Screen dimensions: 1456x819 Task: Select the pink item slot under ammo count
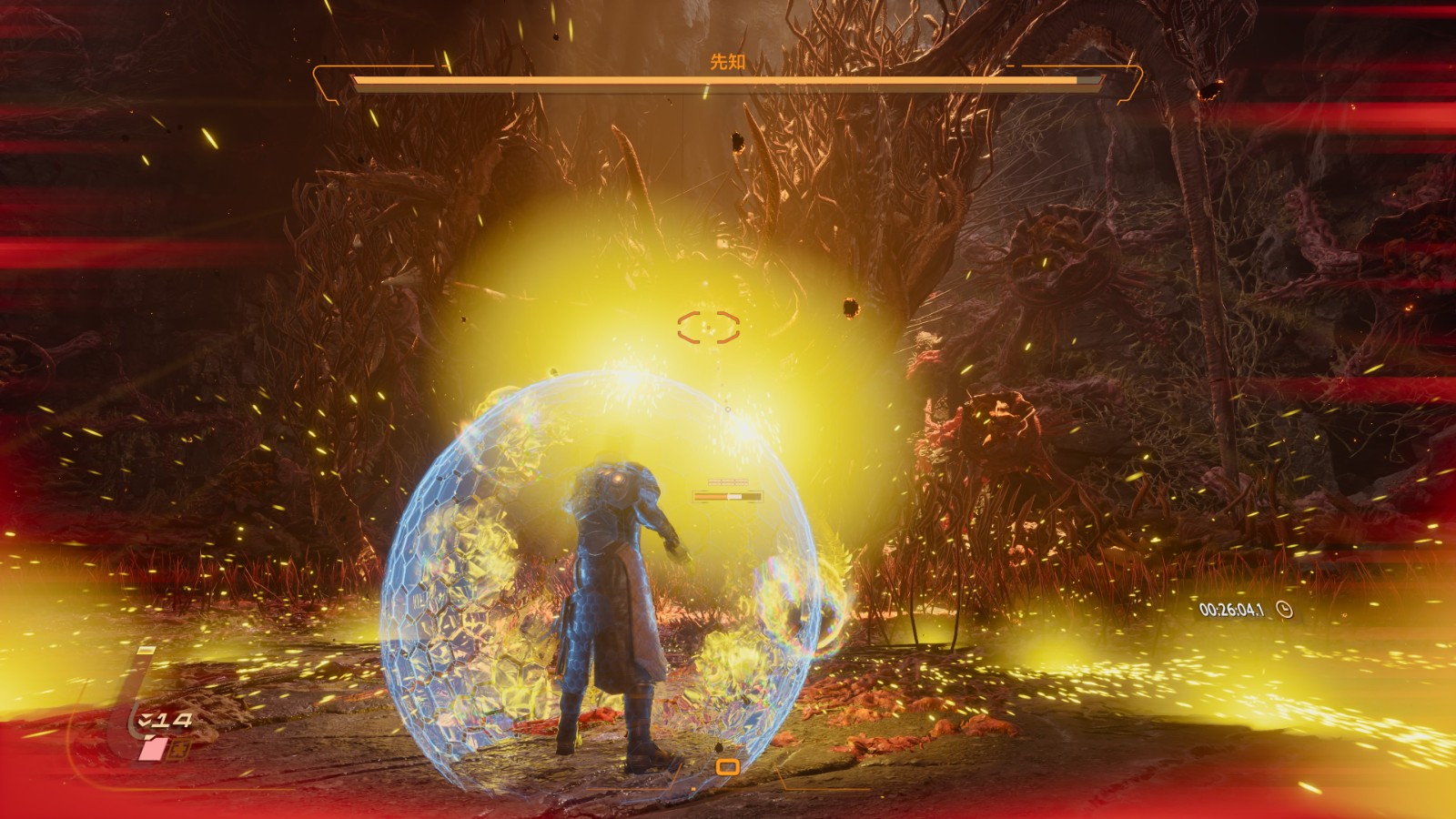[x=153, y=748]
